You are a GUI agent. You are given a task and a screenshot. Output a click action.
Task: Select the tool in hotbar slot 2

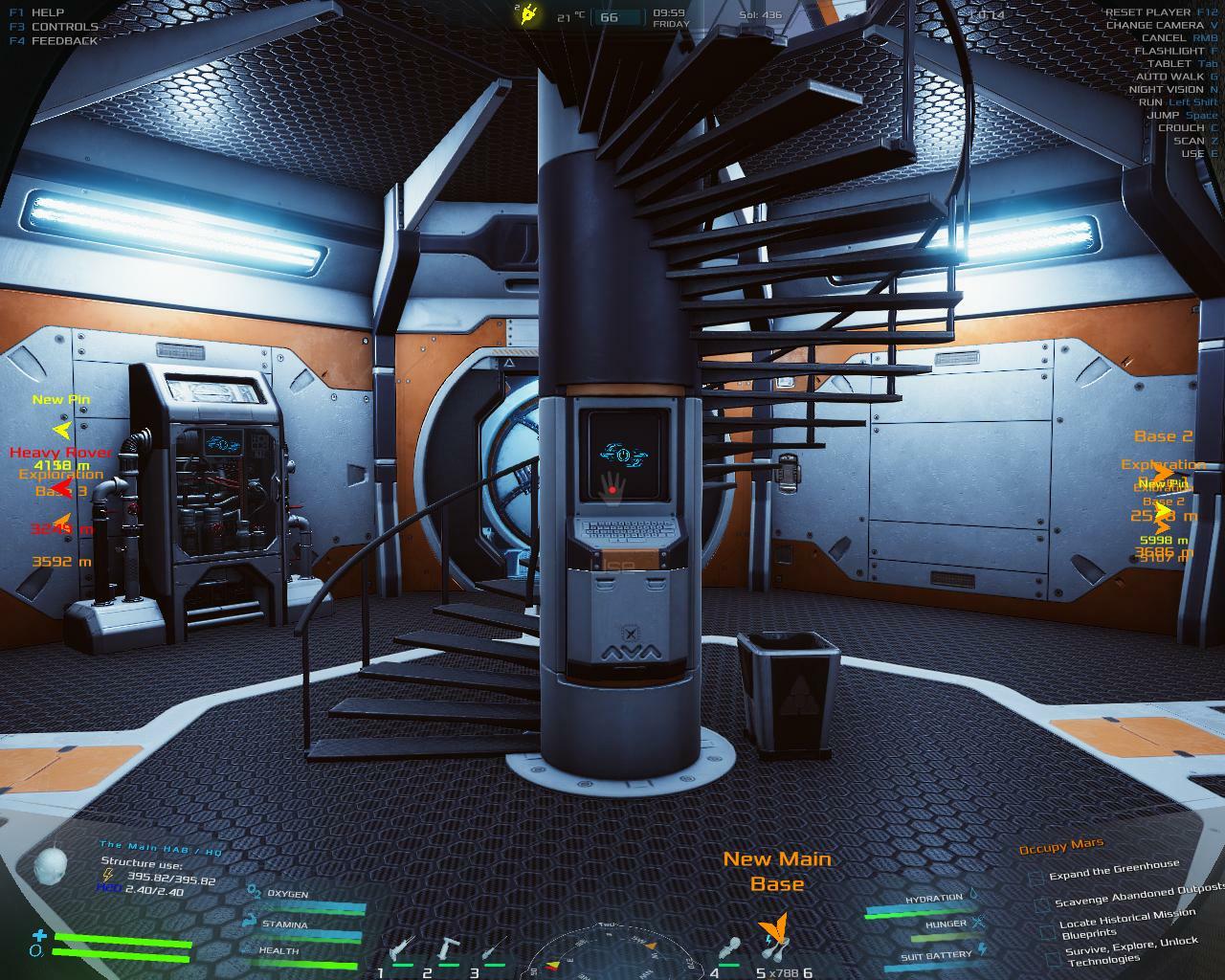tap(447, 952)
